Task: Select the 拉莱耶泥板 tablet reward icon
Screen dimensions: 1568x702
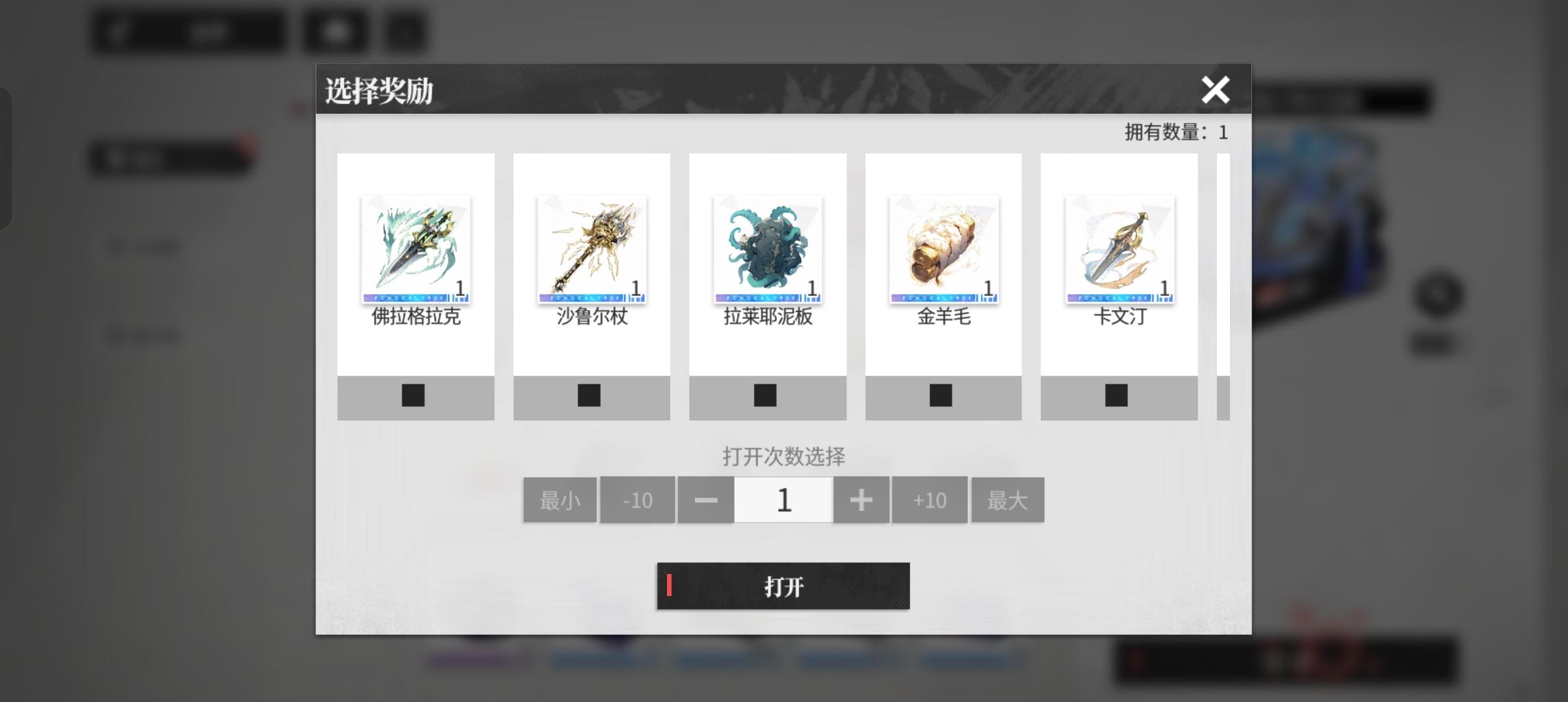Action: point(768,249)
